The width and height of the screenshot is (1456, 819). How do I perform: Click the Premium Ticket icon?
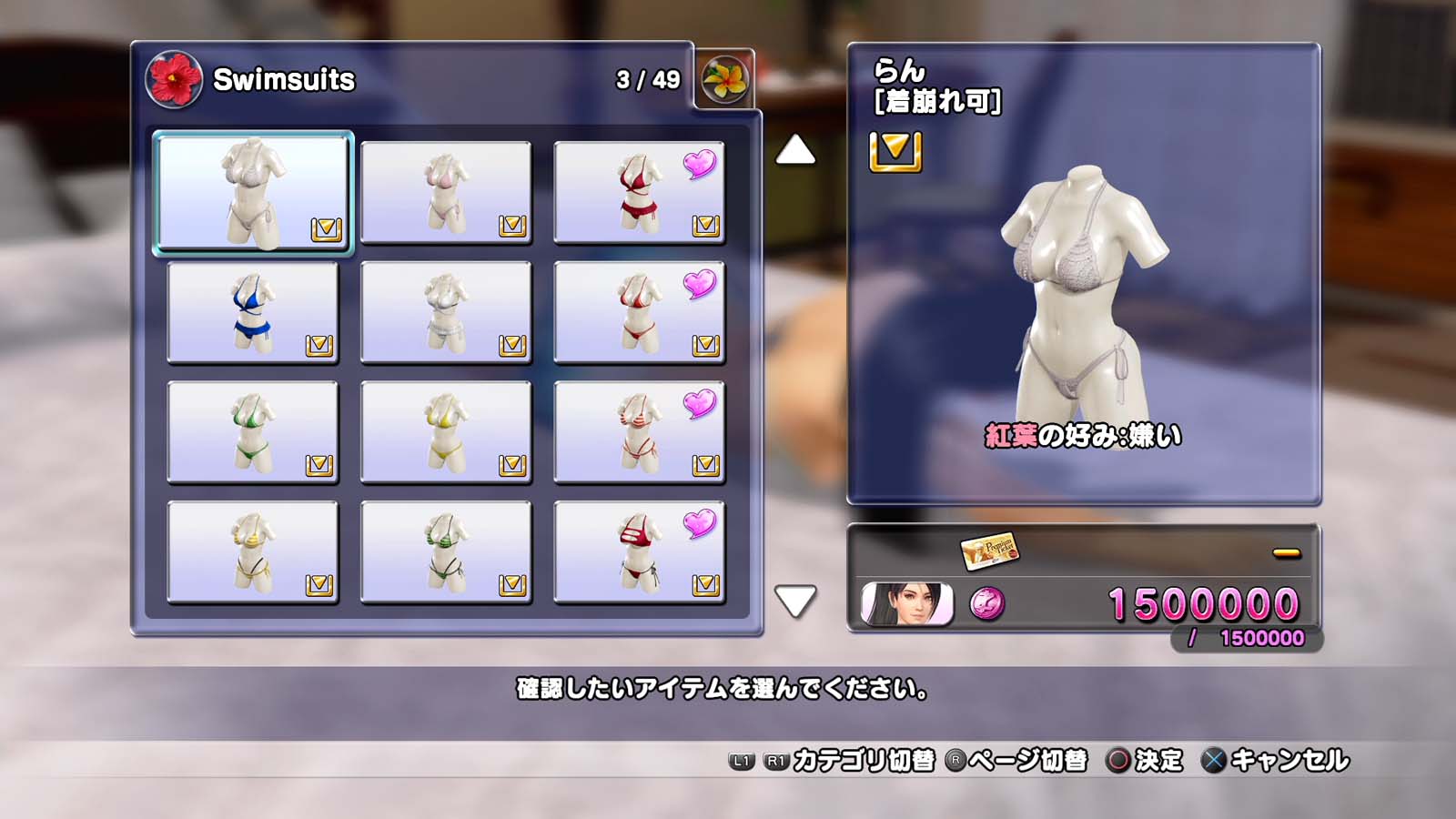click(x=989, y=550)
